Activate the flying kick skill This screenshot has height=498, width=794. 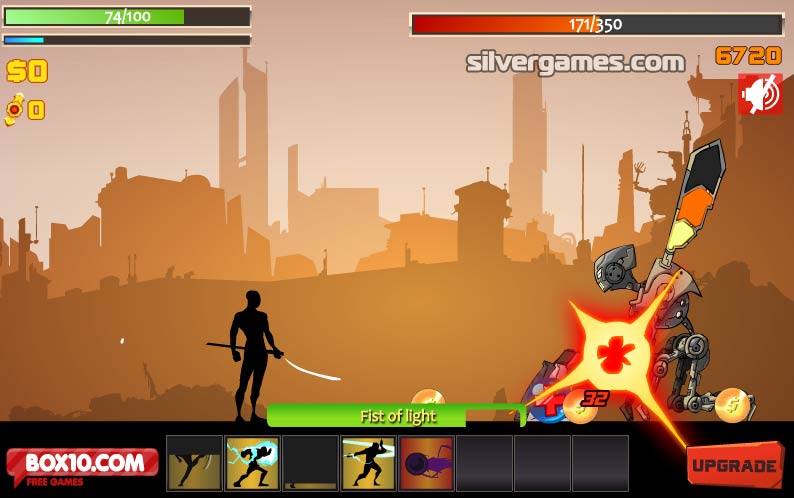[x=194, y=463]
